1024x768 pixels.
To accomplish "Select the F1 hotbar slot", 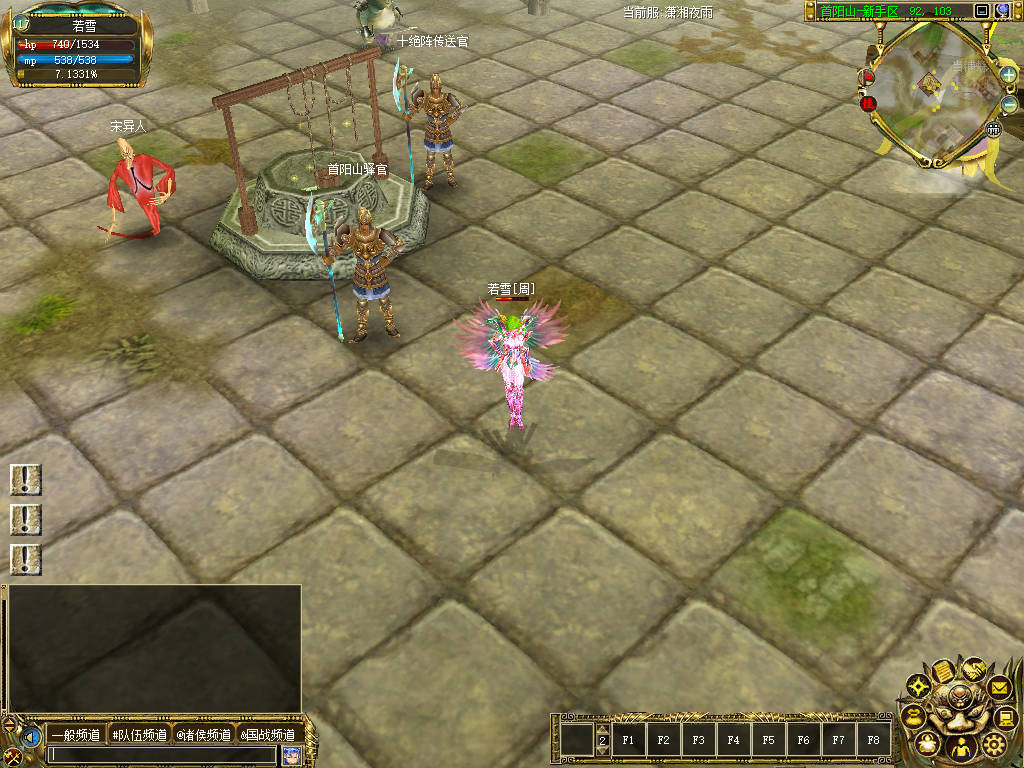I will [628, 741].
